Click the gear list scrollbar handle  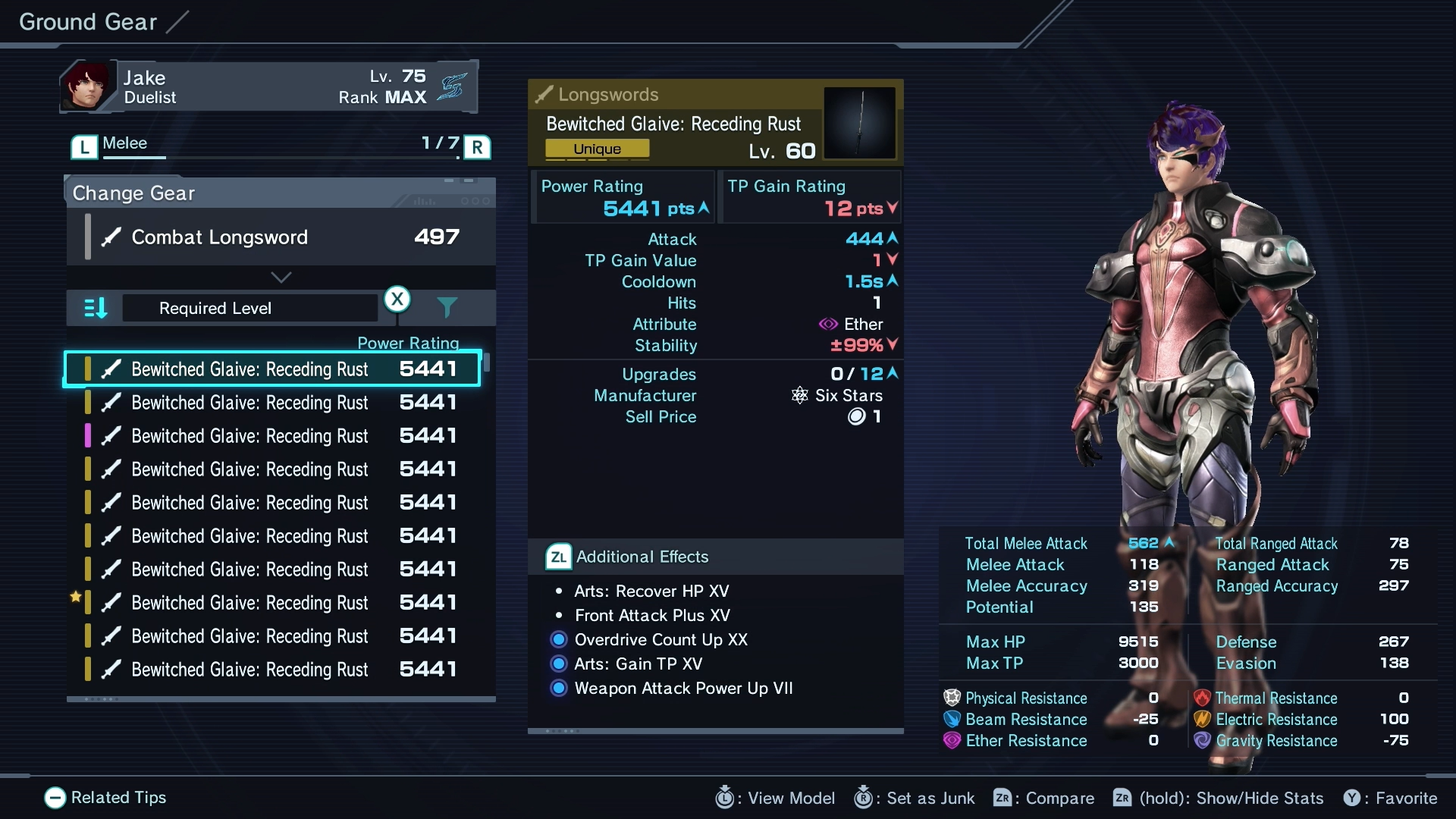point(487,362)
